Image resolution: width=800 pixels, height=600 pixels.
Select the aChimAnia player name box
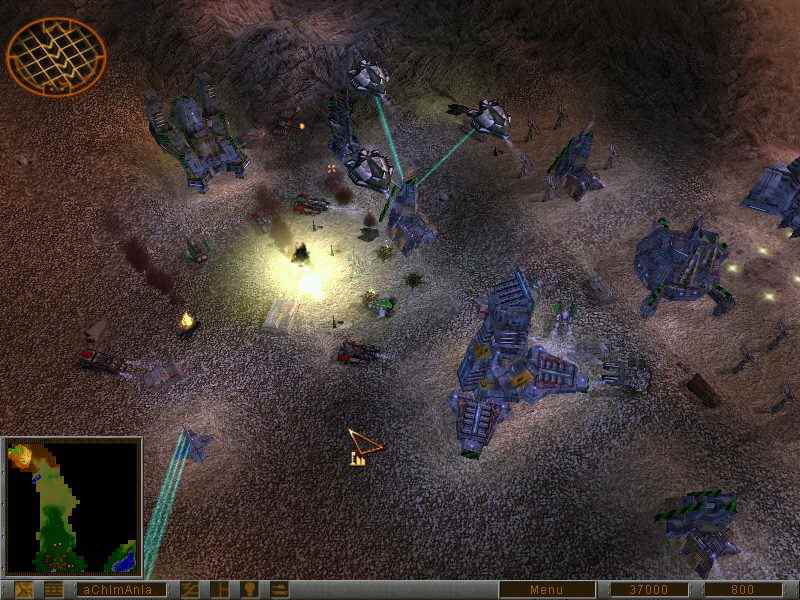click(x=120, y=590)
